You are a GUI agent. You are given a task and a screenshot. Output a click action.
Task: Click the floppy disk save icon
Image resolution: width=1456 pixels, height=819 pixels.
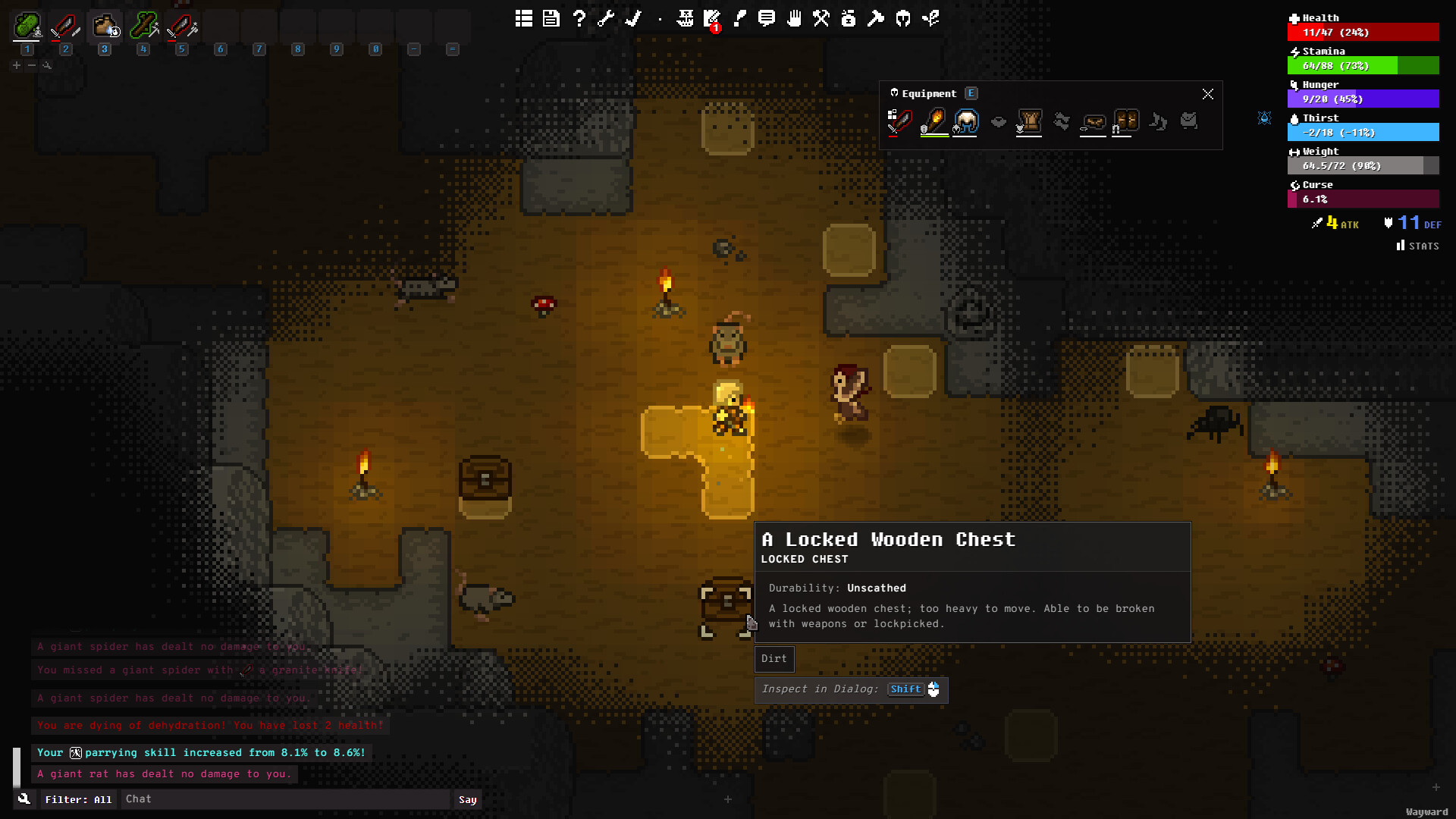pyautogui.click(x=551, y=18)
